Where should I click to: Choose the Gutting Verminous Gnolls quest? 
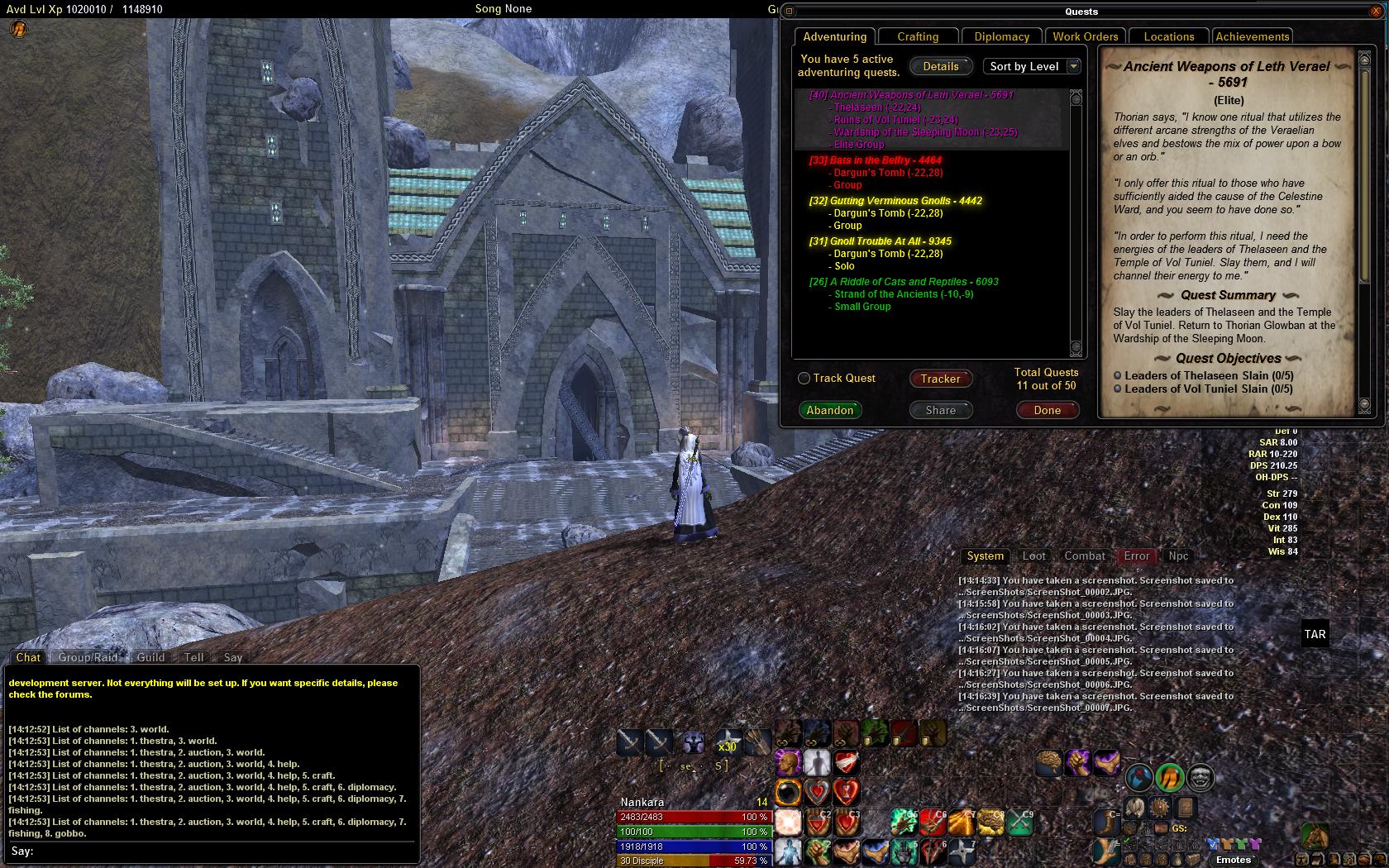tap(895, 201)
